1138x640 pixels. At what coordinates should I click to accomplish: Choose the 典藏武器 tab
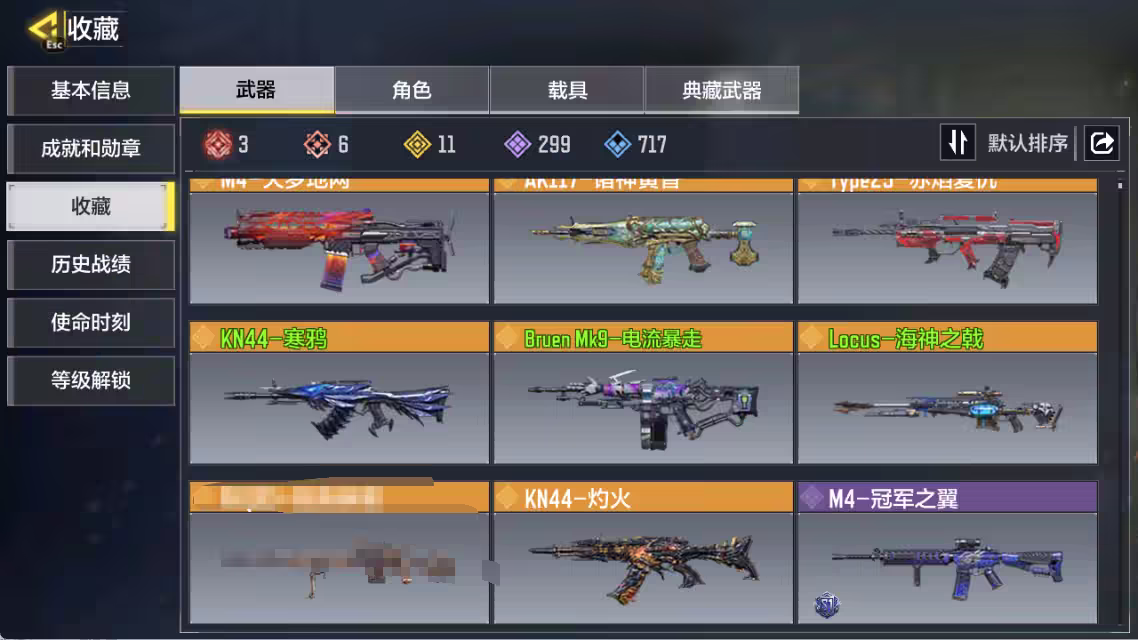pyautogui.click(x=722, y=91)
